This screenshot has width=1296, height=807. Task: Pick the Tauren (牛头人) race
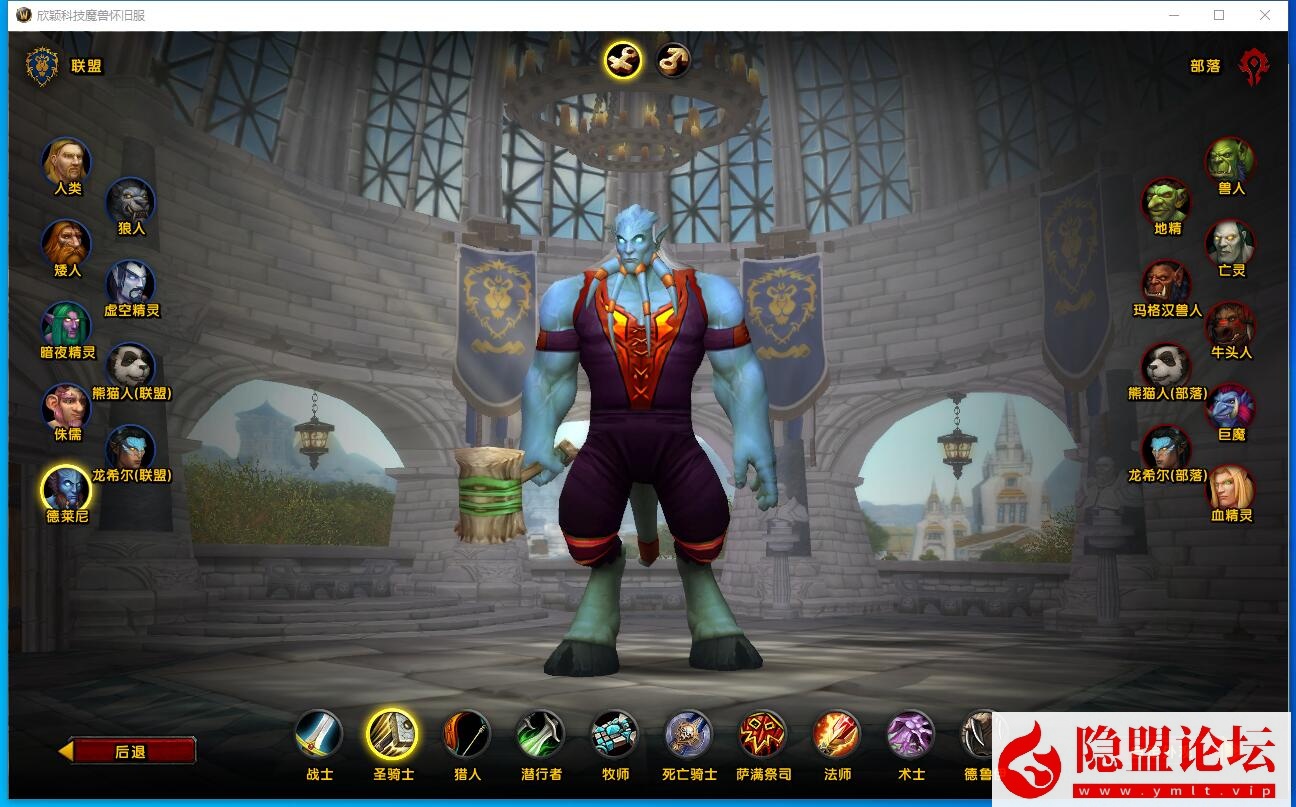[x=1230, y=326]
